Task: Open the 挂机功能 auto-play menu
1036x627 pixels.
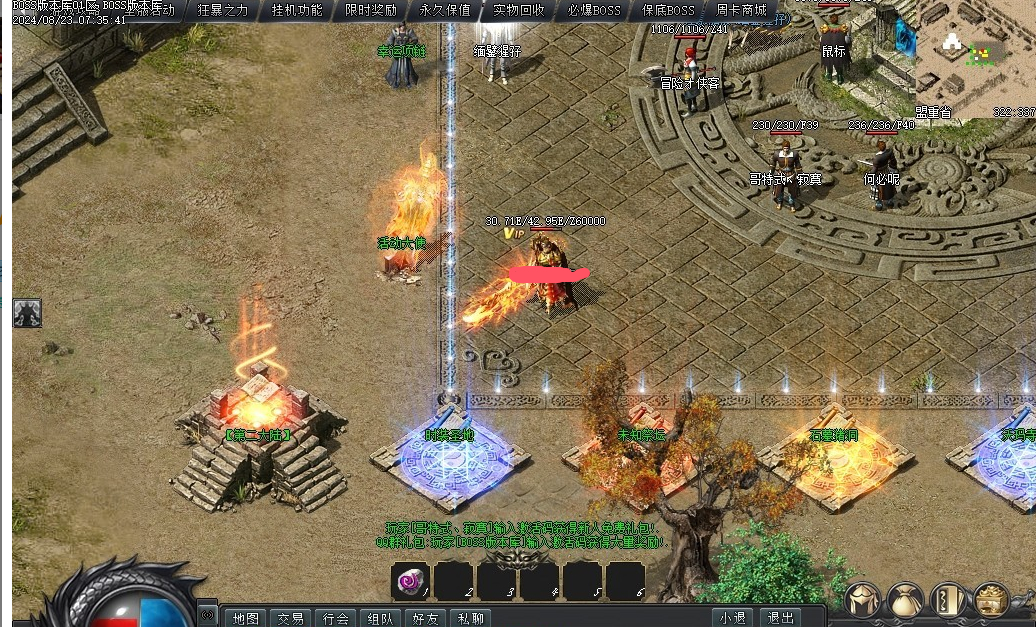Action: [297, 10]
